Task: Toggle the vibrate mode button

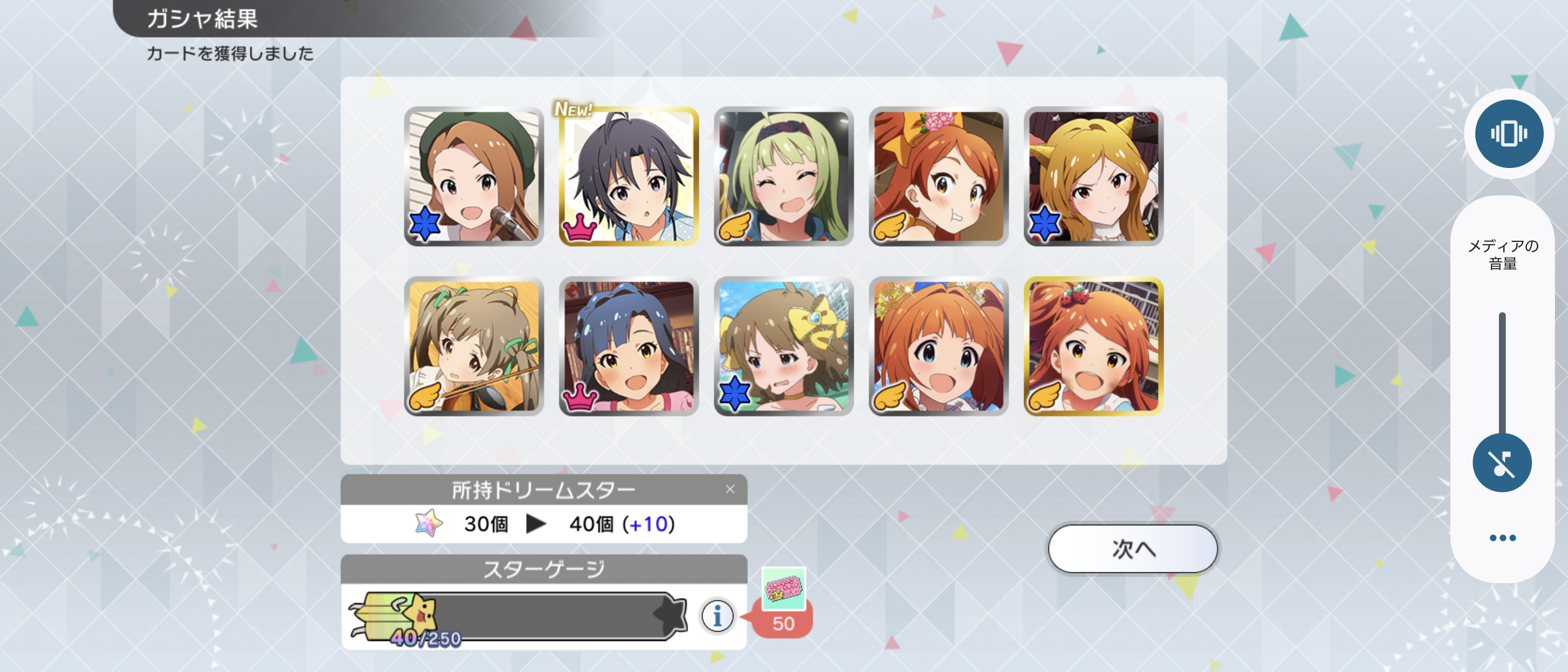Action: point(1508,134)
